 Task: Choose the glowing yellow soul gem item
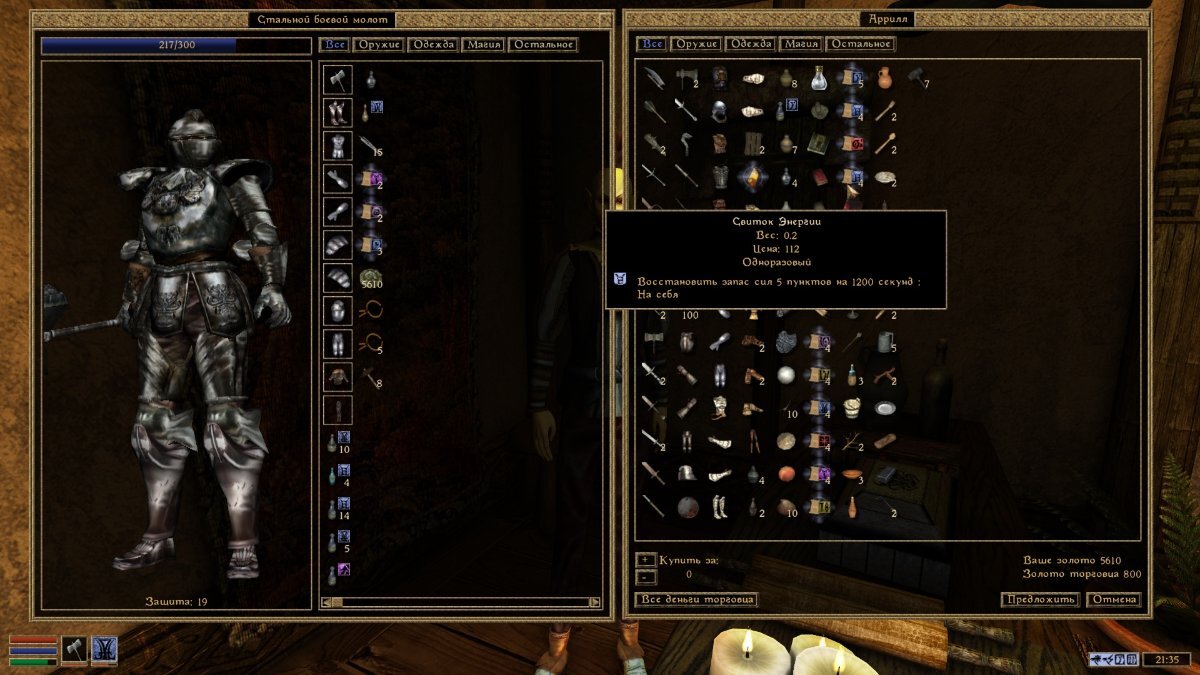coord(752,176)
